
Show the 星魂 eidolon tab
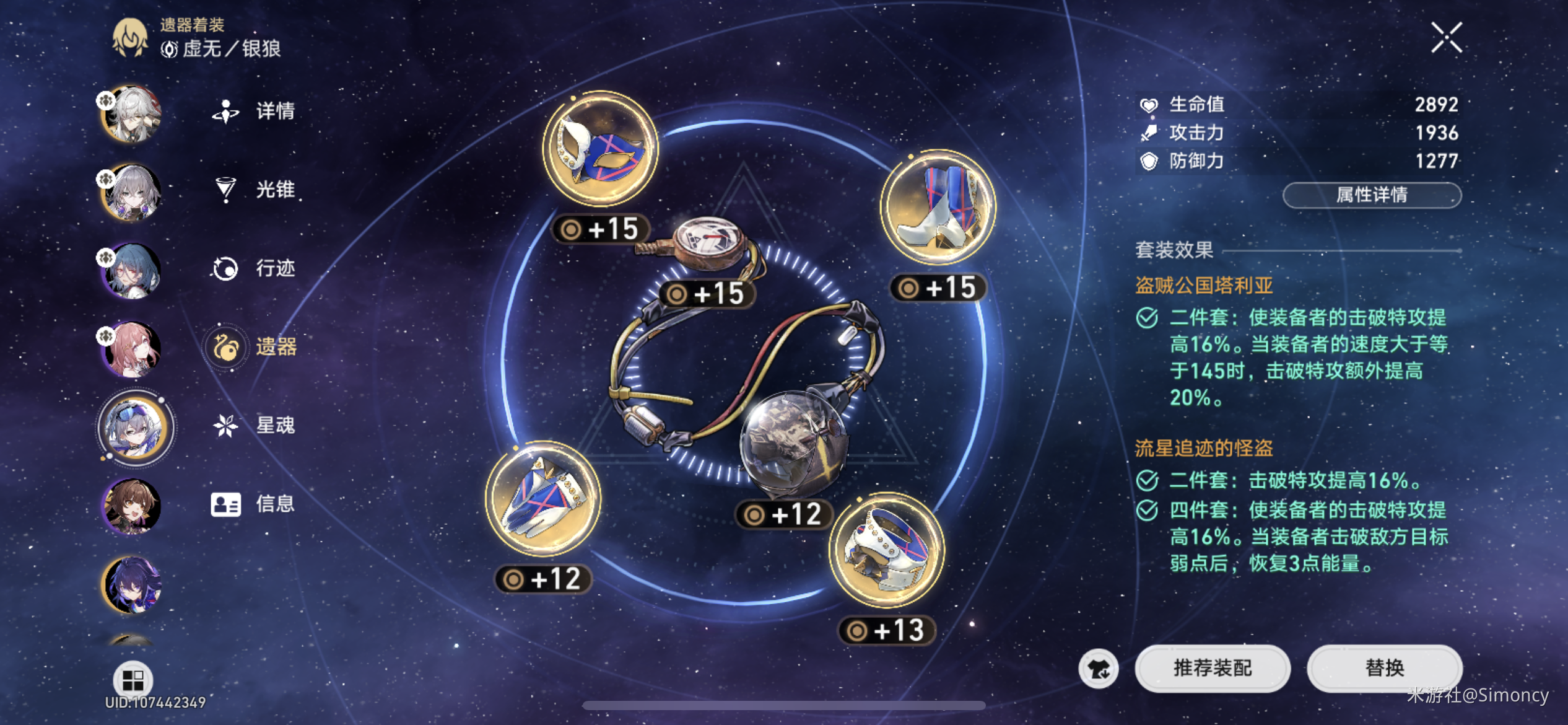(255, 426)
